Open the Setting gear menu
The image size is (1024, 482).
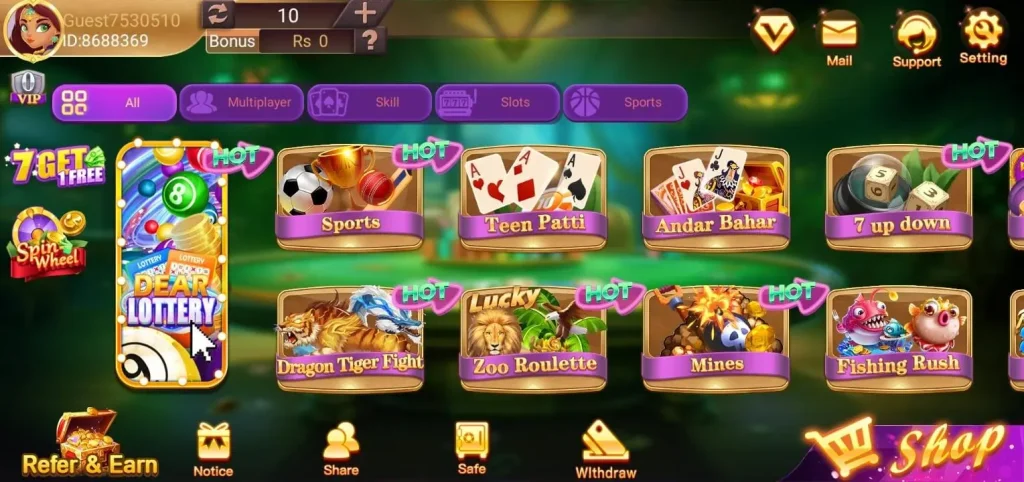click(x=982, y=36)
